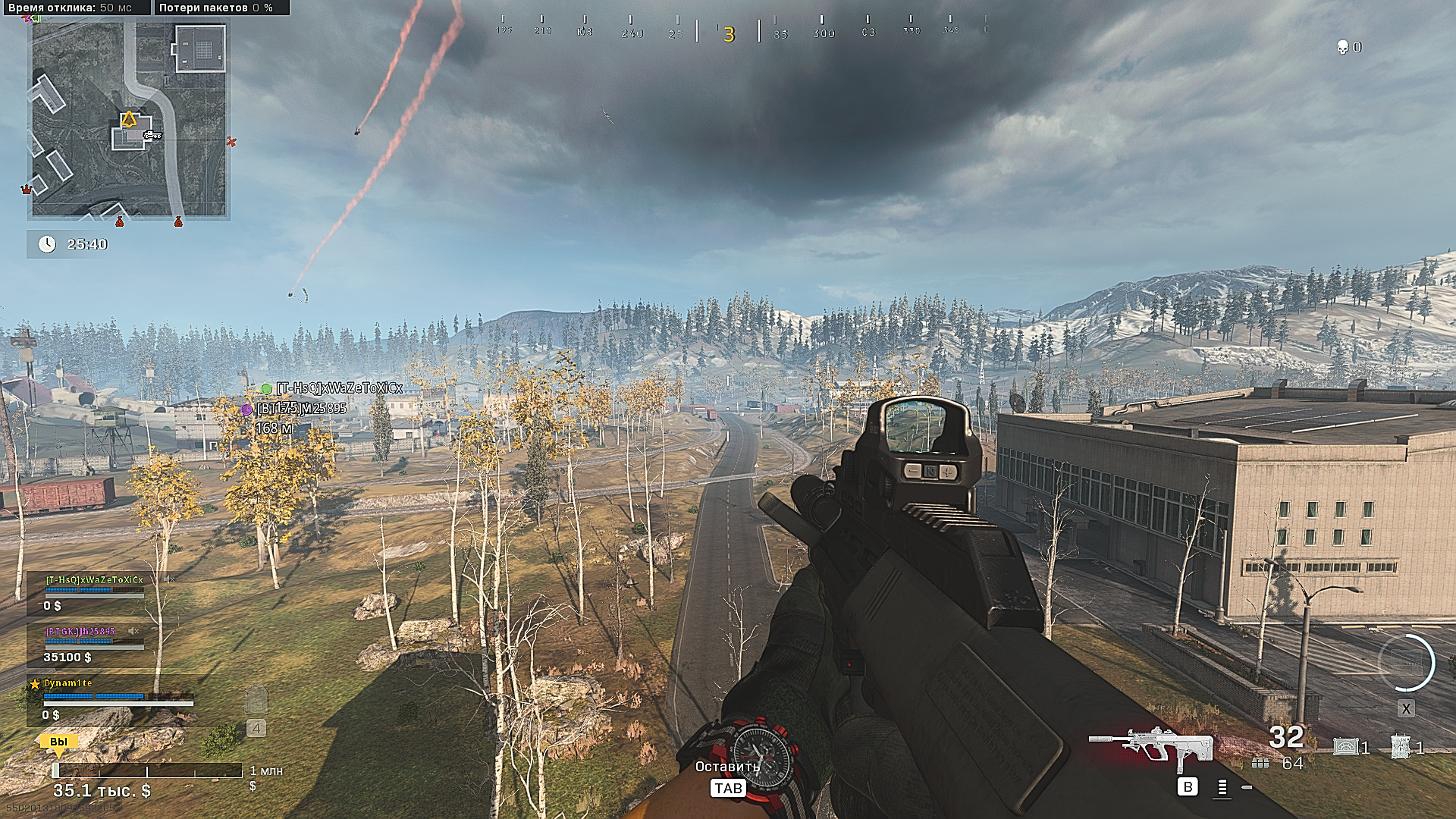The height and width of the screenshot is (819, 1456).
Task: Select the yellow player arrow on minimap
Action: click(129, 119)
